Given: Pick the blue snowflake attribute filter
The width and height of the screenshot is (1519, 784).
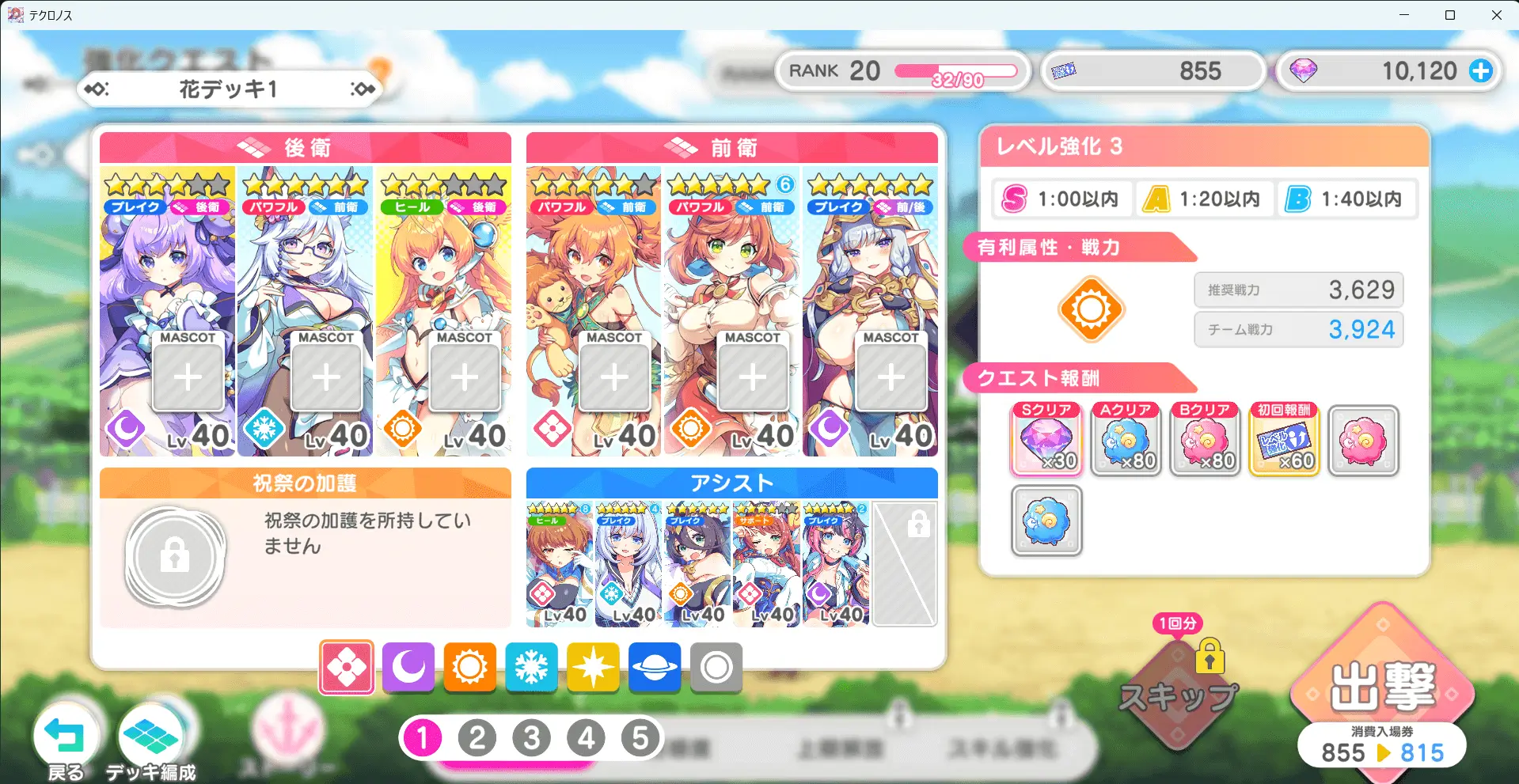Looking at the screenshot, I should (531, 668).
